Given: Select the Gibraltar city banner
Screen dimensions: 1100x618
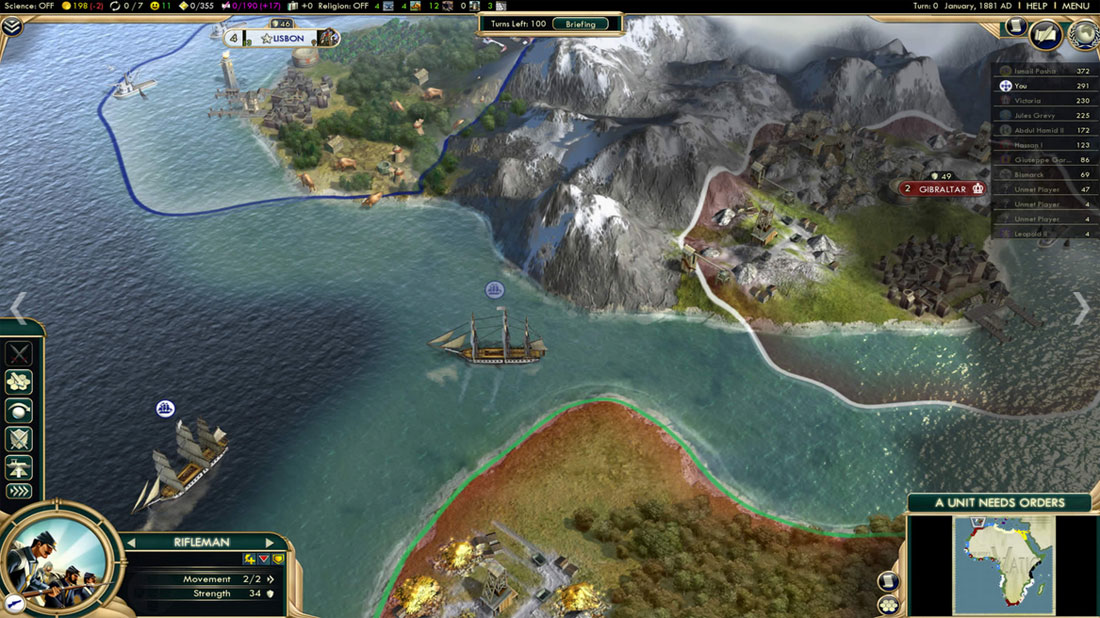Looking at the screenshot, I should point(939,188).
